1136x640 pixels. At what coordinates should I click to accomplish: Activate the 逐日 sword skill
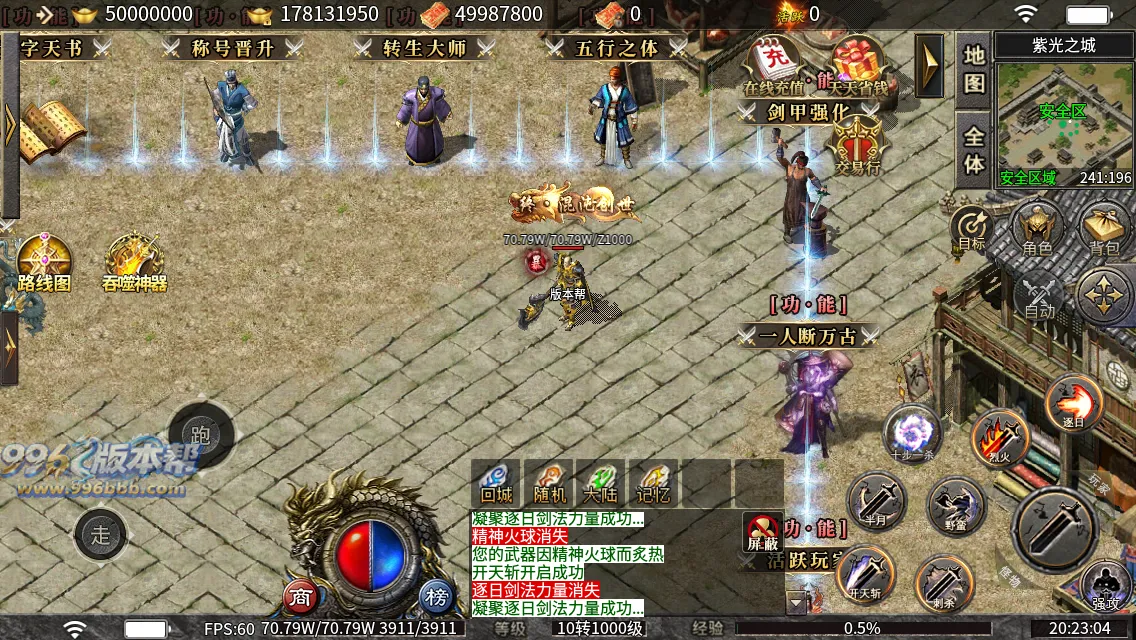pos(1073,403)
